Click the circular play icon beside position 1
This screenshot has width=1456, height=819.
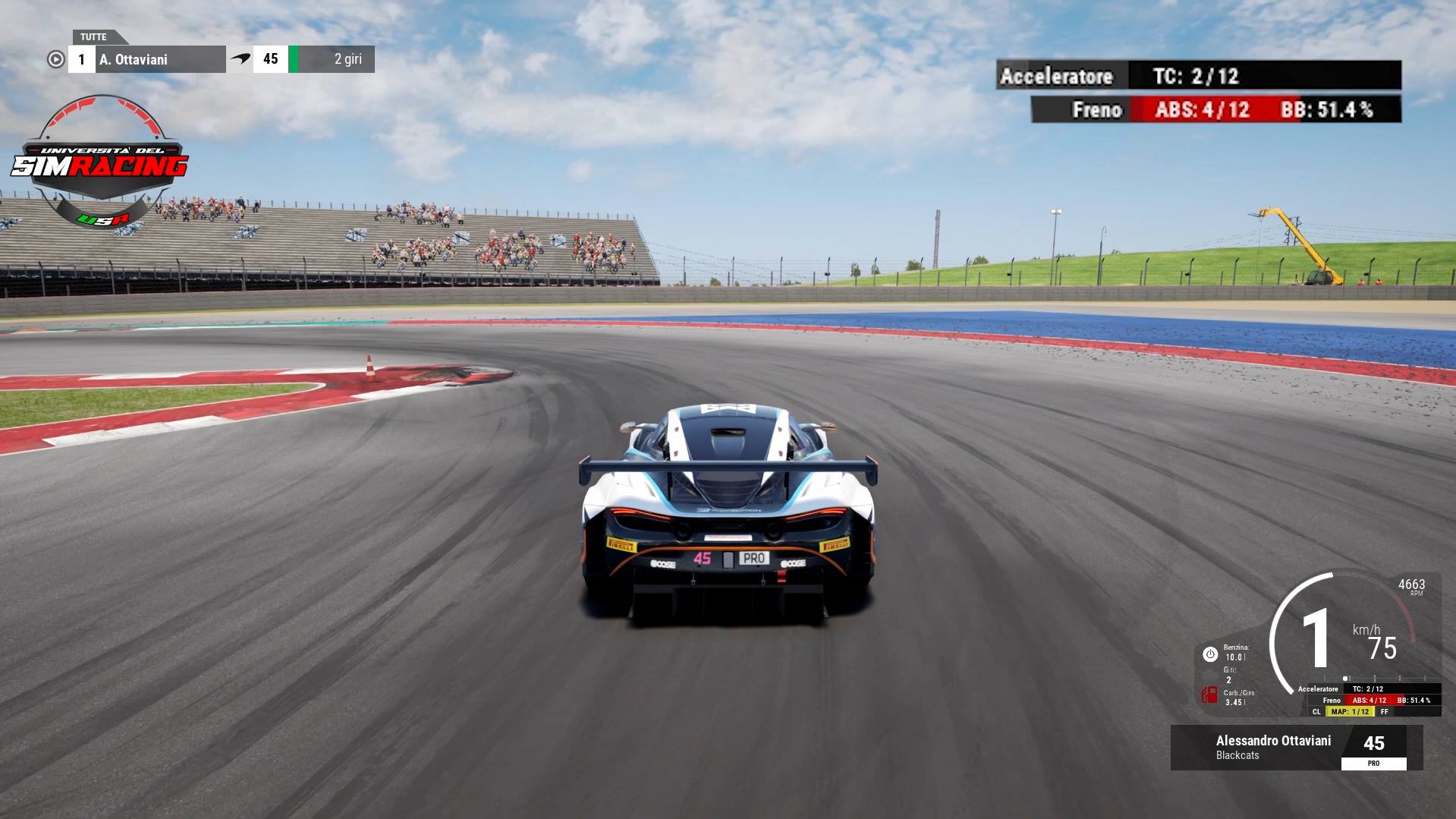55,59
